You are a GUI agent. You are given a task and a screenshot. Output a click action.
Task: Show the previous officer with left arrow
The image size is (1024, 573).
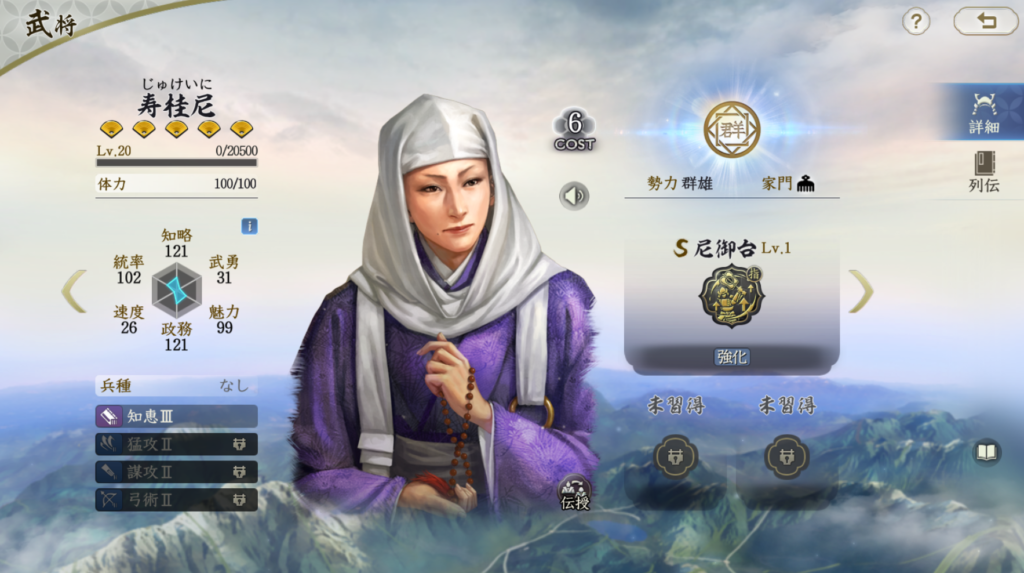[x=74, y=291]
